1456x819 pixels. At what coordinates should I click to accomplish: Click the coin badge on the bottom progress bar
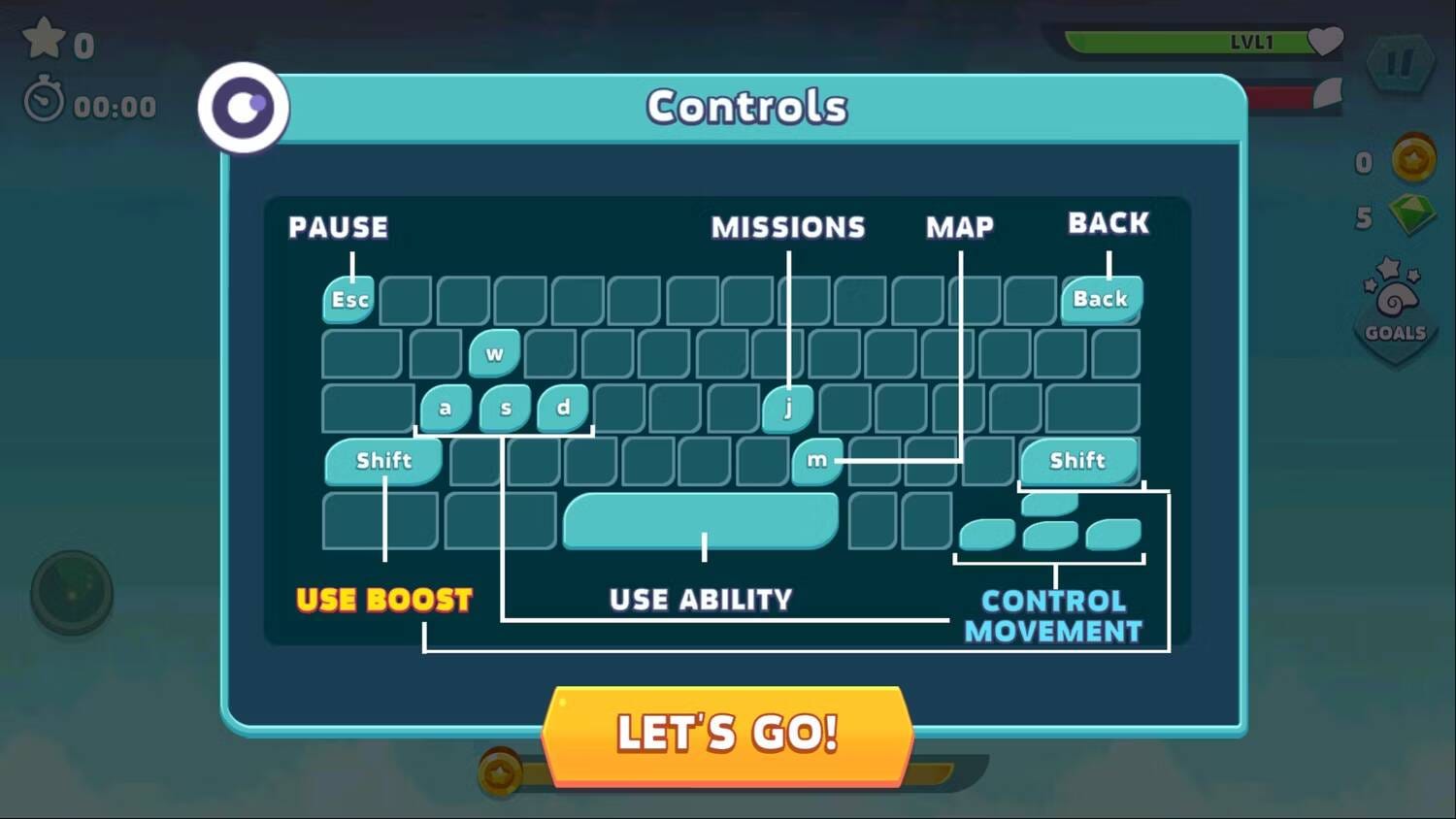click(500, 771)
